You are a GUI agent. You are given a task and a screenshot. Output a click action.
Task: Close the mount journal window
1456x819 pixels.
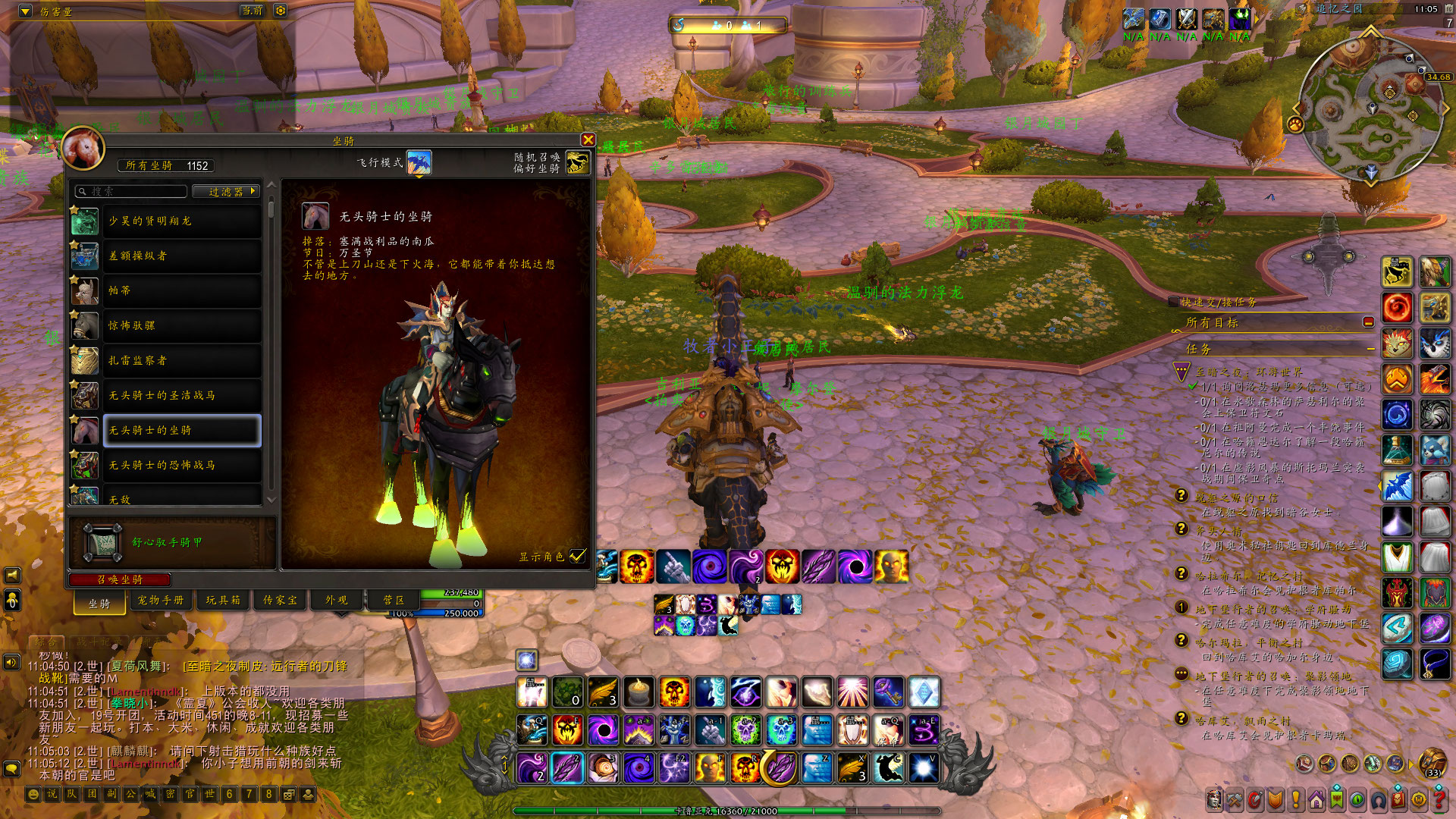click(588, 140)
